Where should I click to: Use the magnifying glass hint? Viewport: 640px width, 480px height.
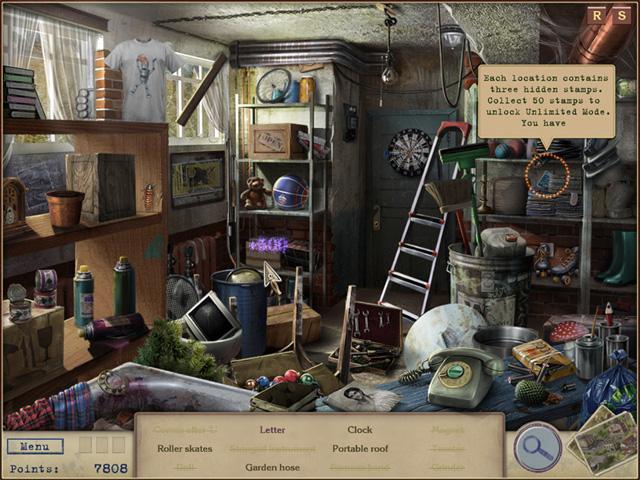coord(537,446)
